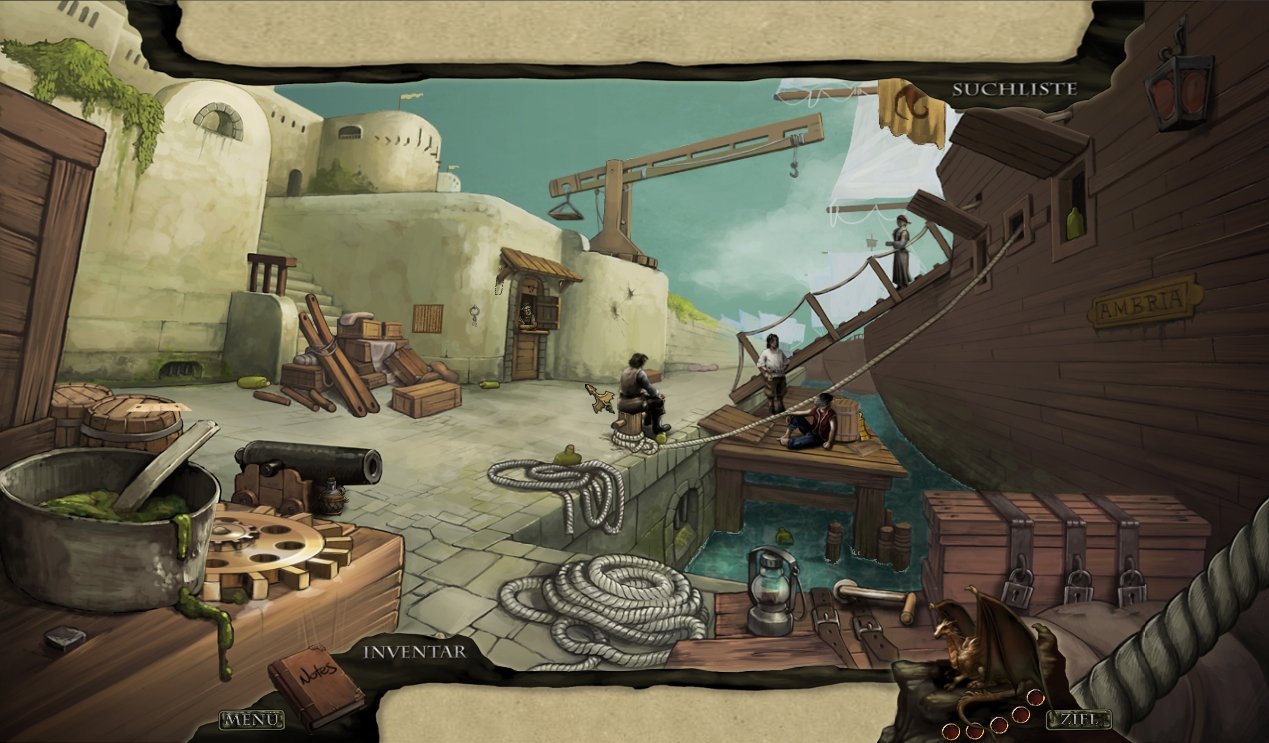1269x743 pixels.
Task: Open the Notes journal book
Action: click(316, 685)
